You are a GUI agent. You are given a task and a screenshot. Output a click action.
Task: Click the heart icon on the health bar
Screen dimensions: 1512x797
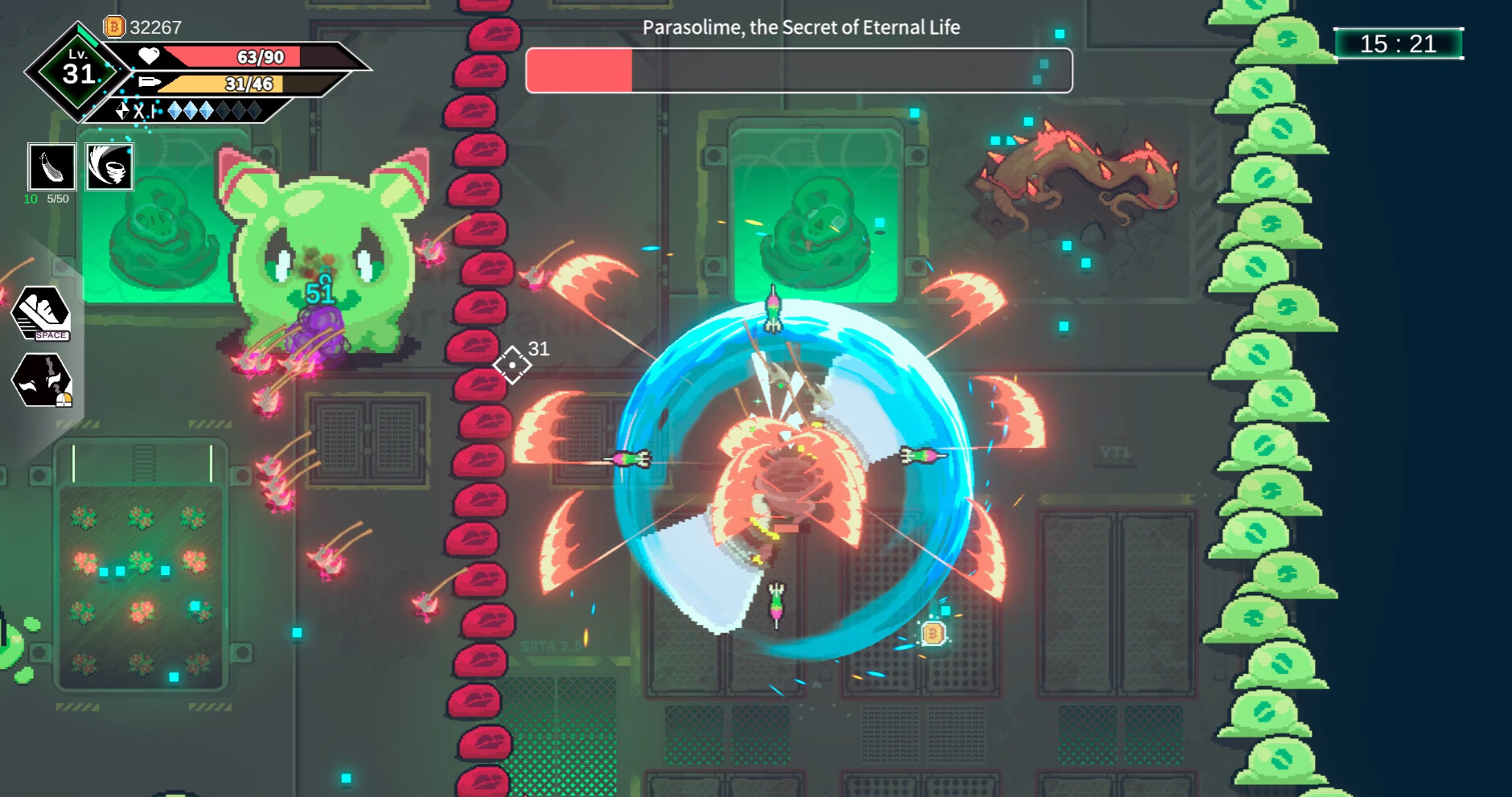(147, 55)
